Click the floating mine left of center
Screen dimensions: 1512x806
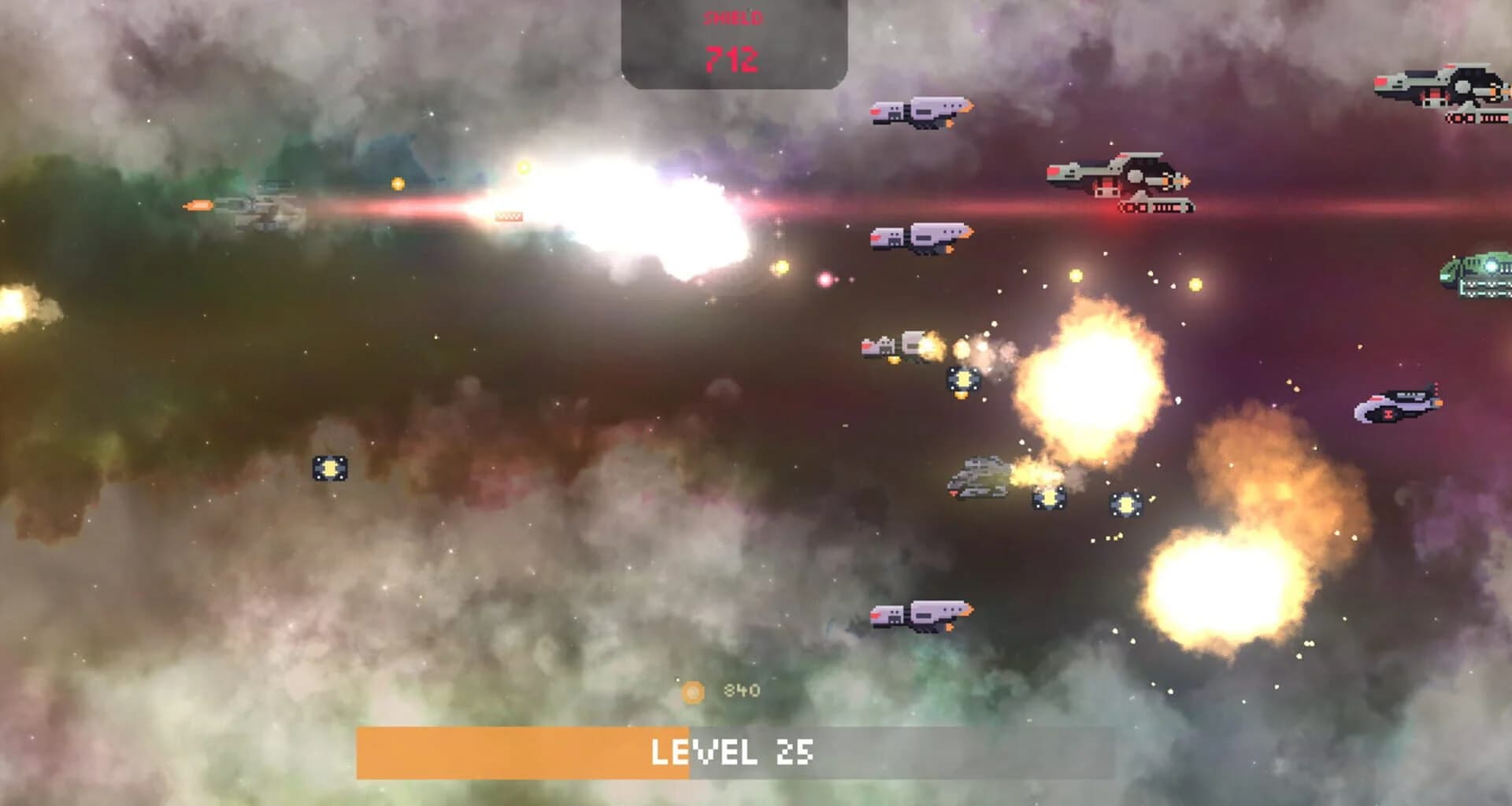coord(331,468)
